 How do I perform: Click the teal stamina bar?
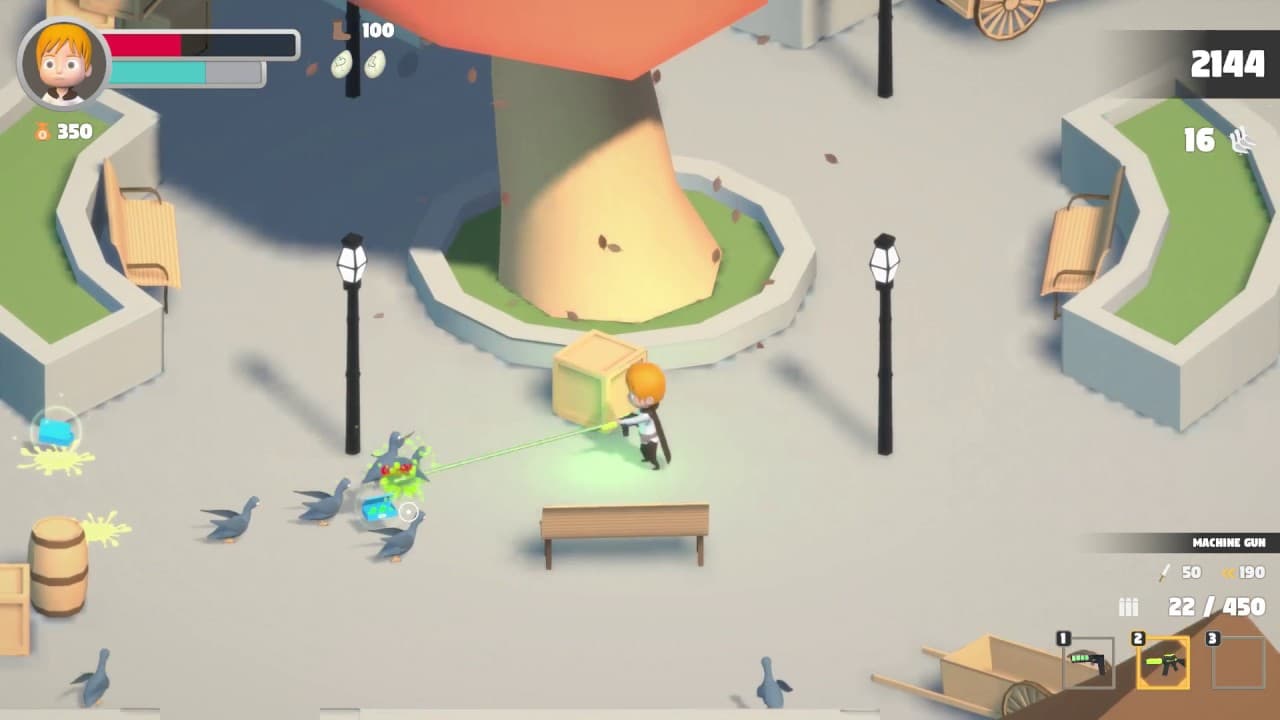click(160, 71)
